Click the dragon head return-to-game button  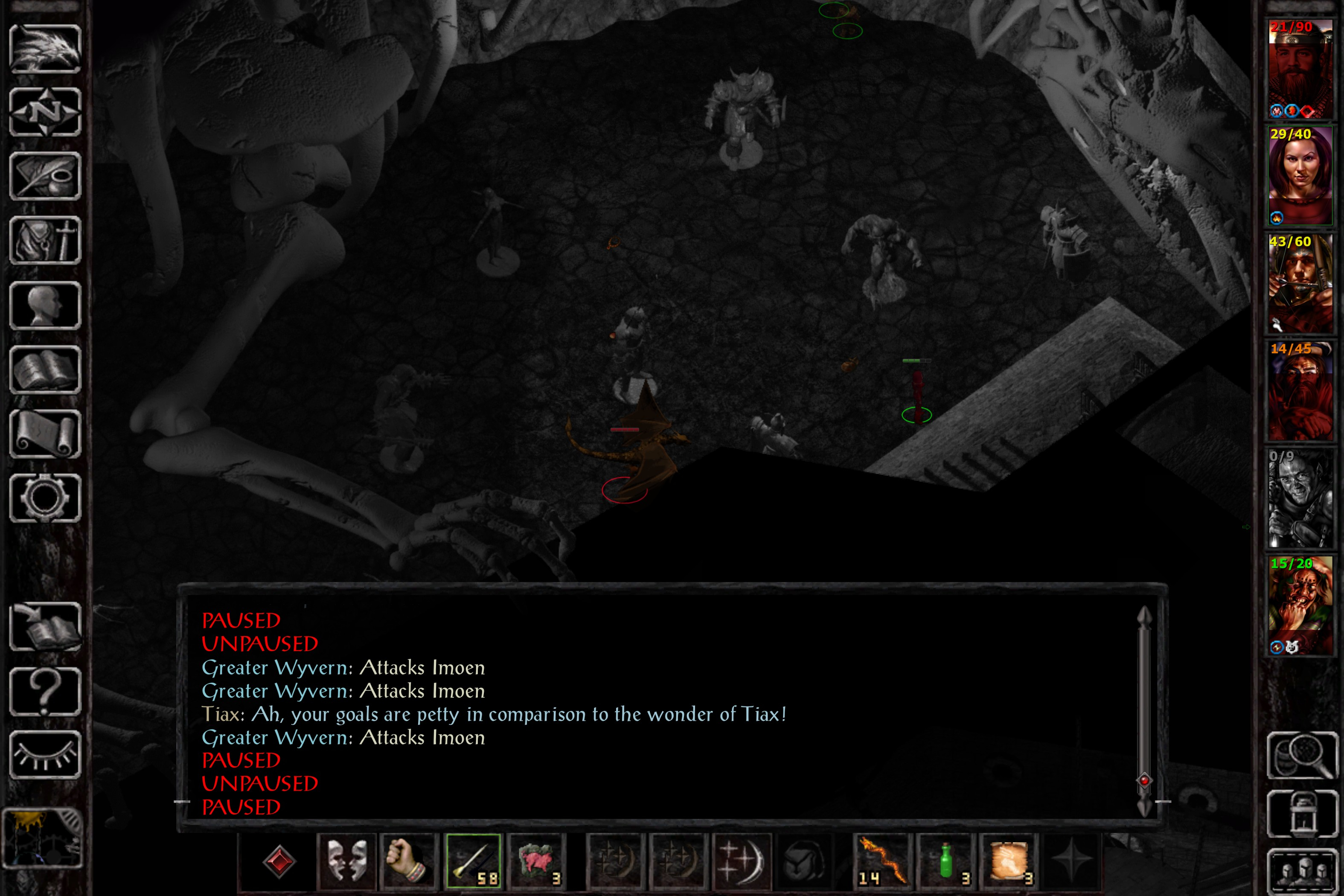pos(45,49)
